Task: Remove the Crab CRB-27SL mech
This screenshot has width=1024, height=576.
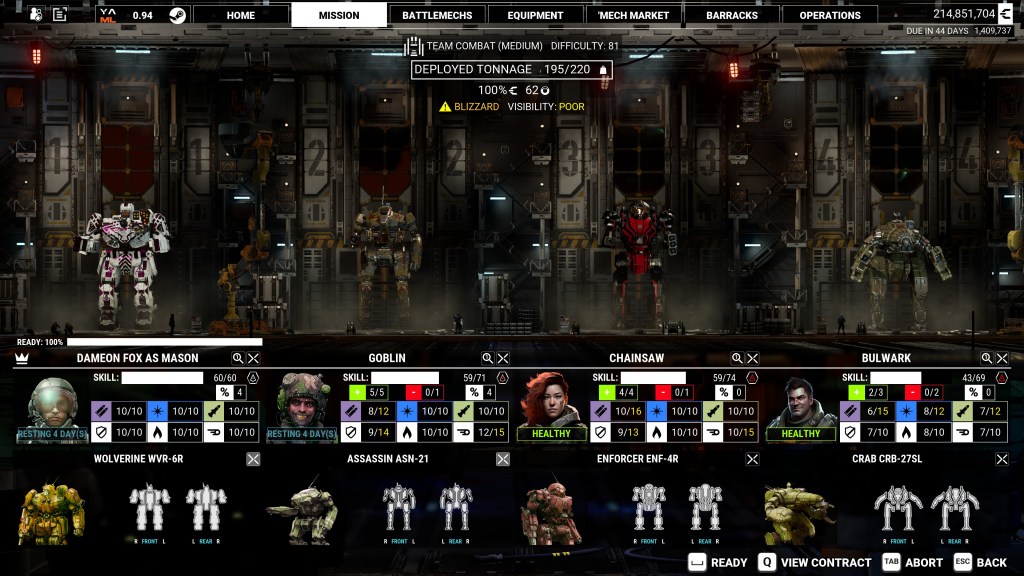Action: [1002, 459]
